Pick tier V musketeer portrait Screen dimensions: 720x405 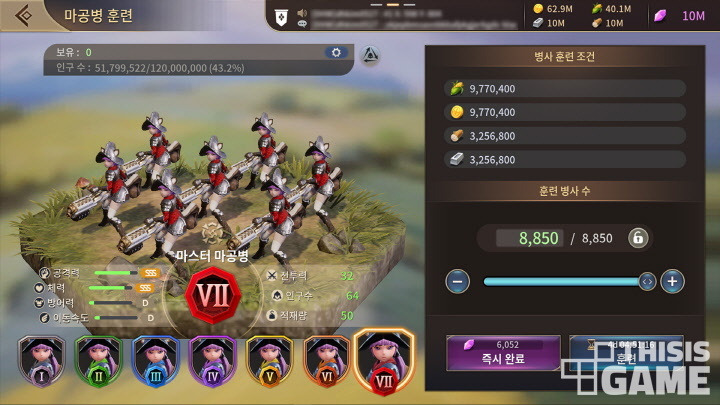pos(268,362)
